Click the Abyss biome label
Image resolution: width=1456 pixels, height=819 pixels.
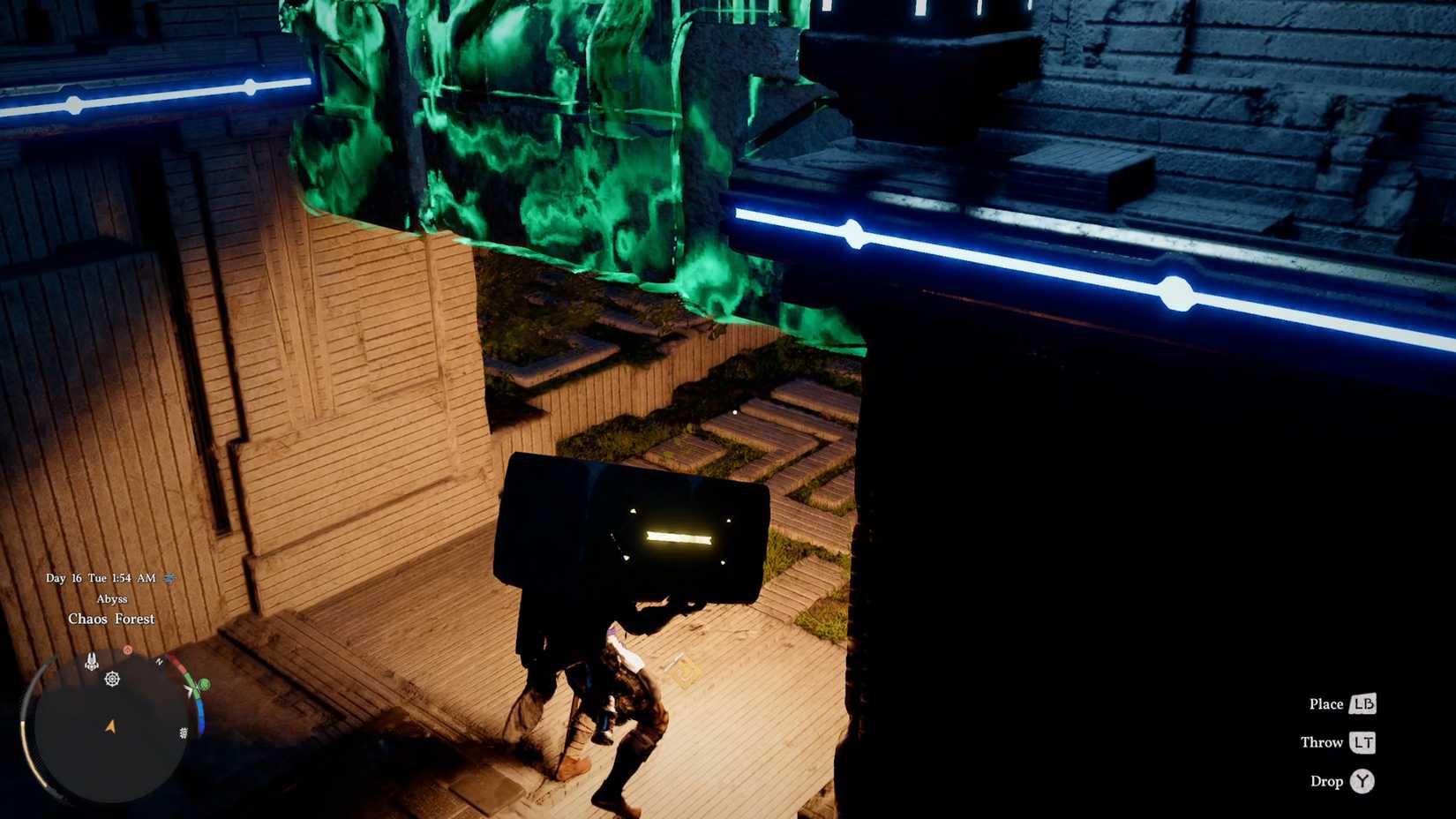coord(112,598)
